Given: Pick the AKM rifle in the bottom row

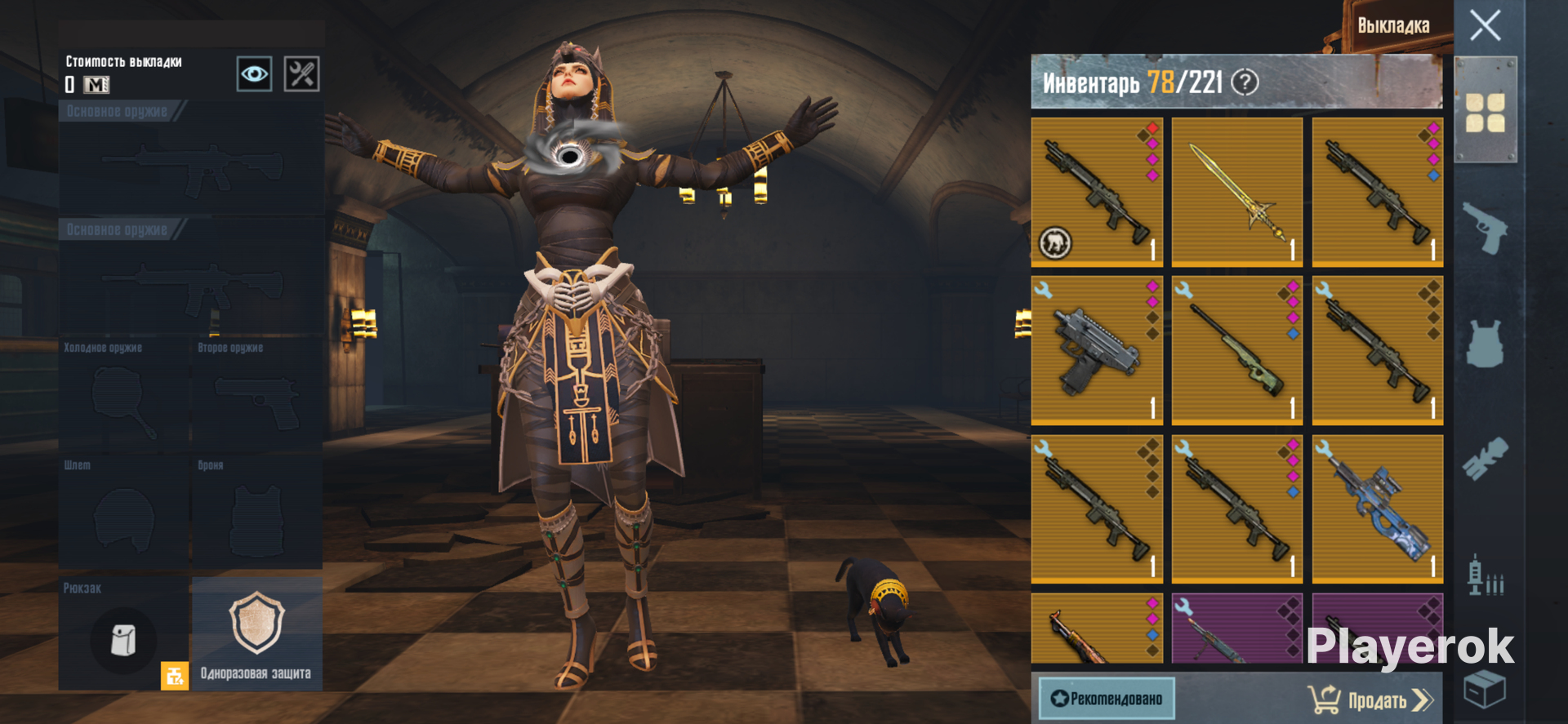Looking at the screenshot, I should tap(1096, 630).
